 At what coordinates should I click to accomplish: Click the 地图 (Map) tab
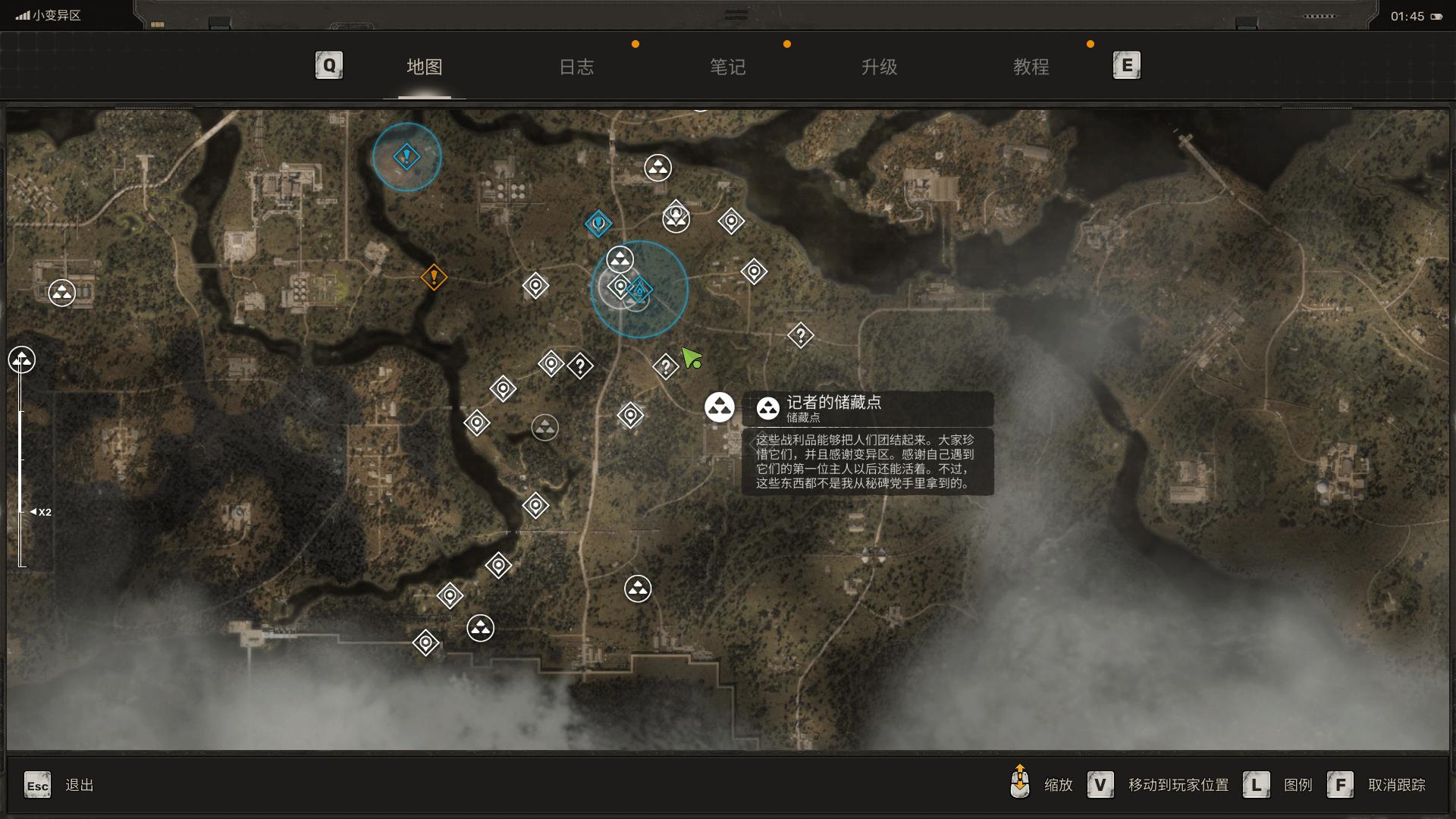coord(424,67)
